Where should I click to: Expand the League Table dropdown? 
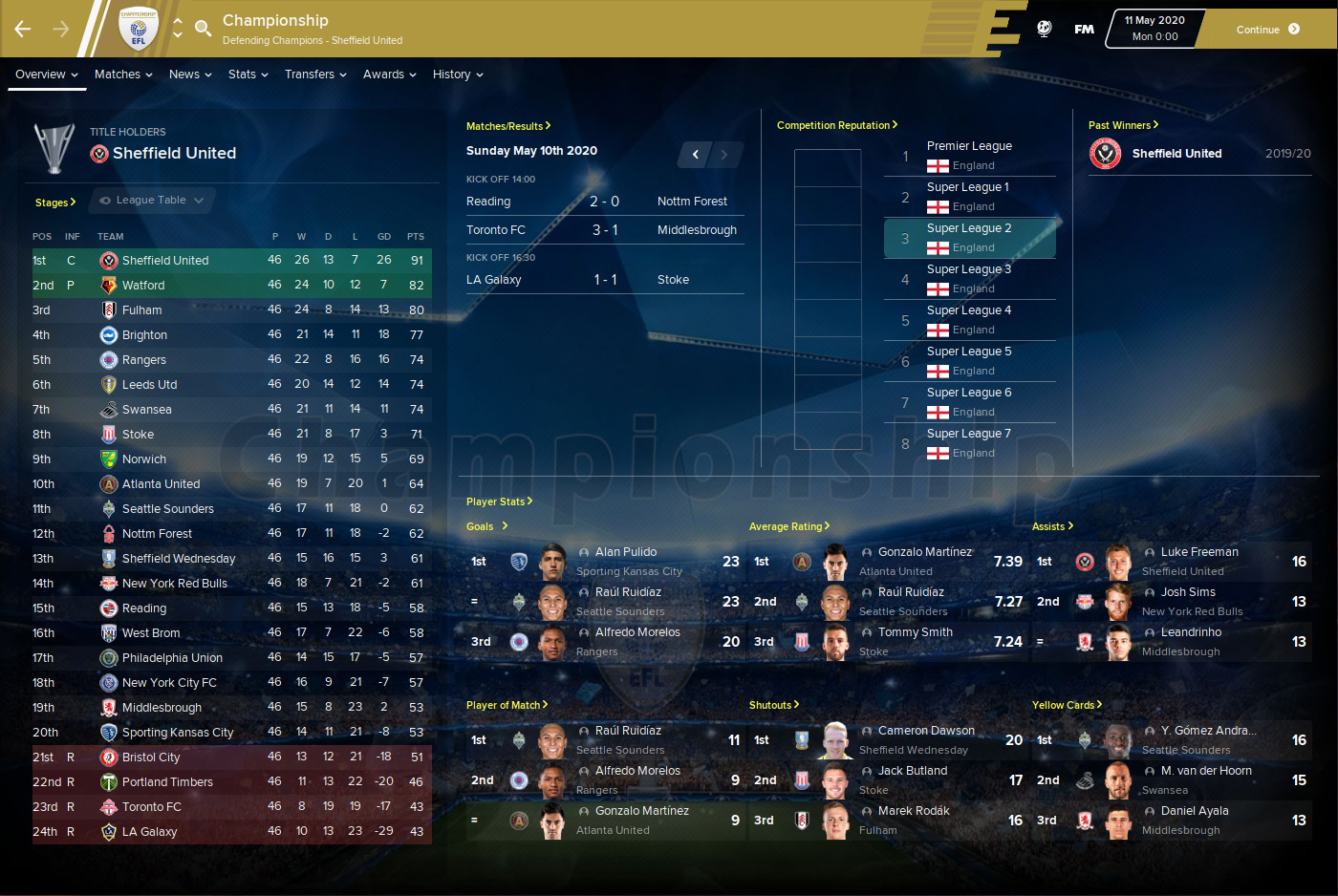coord(152,201)
